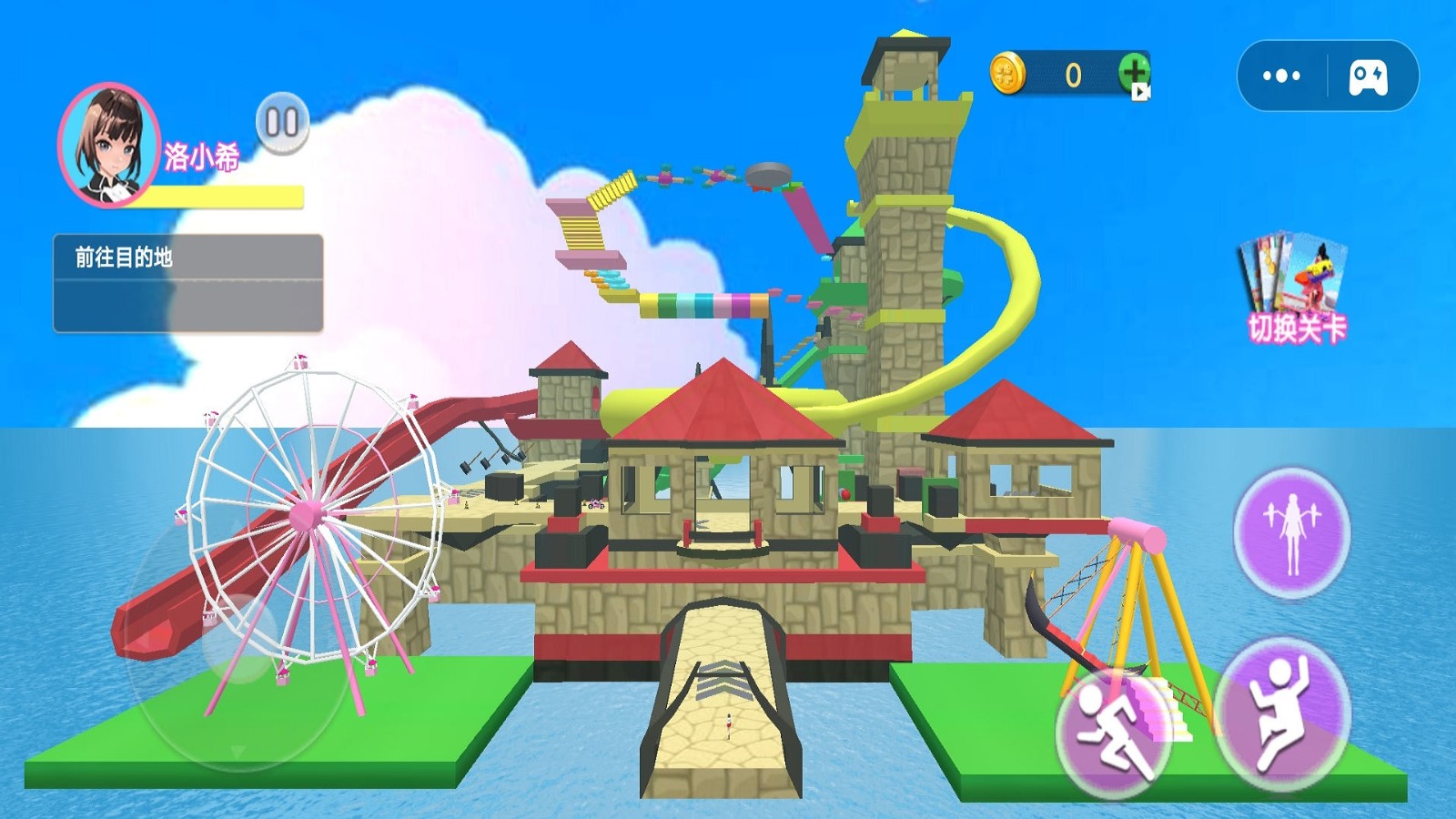Add coins with the green plus button
The width and height of the screenshot is (1456, 819).
click(1134, 73)
